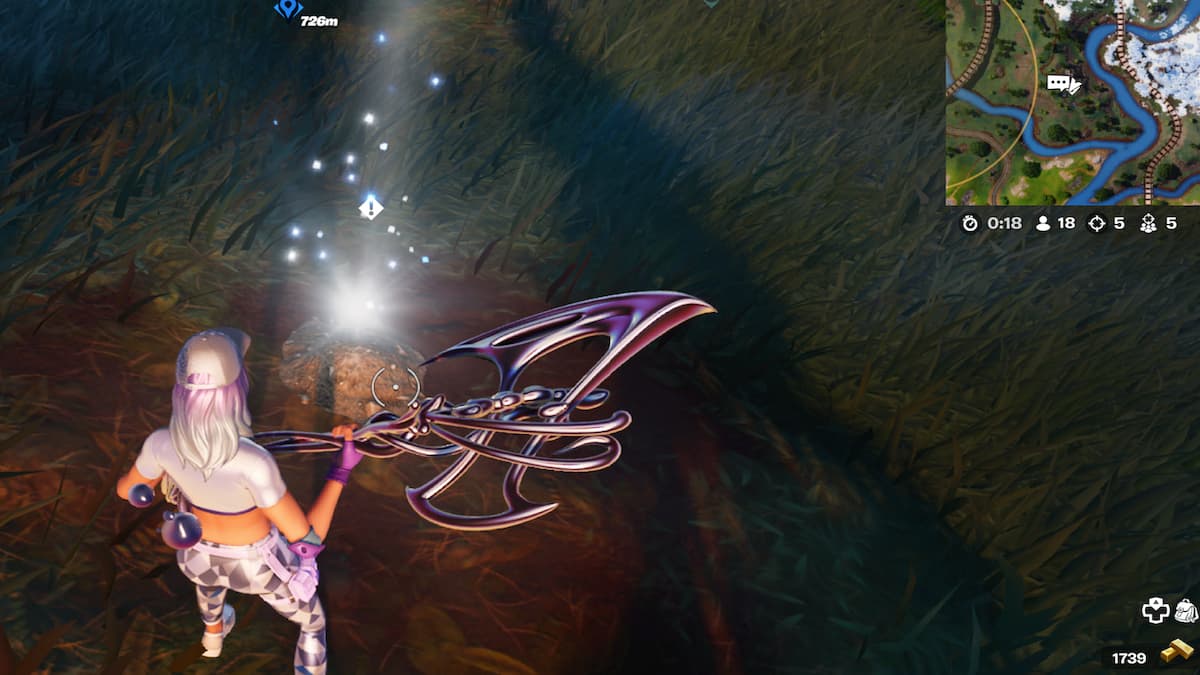Select the blue 726m waypoint marker

click(288, 10)
